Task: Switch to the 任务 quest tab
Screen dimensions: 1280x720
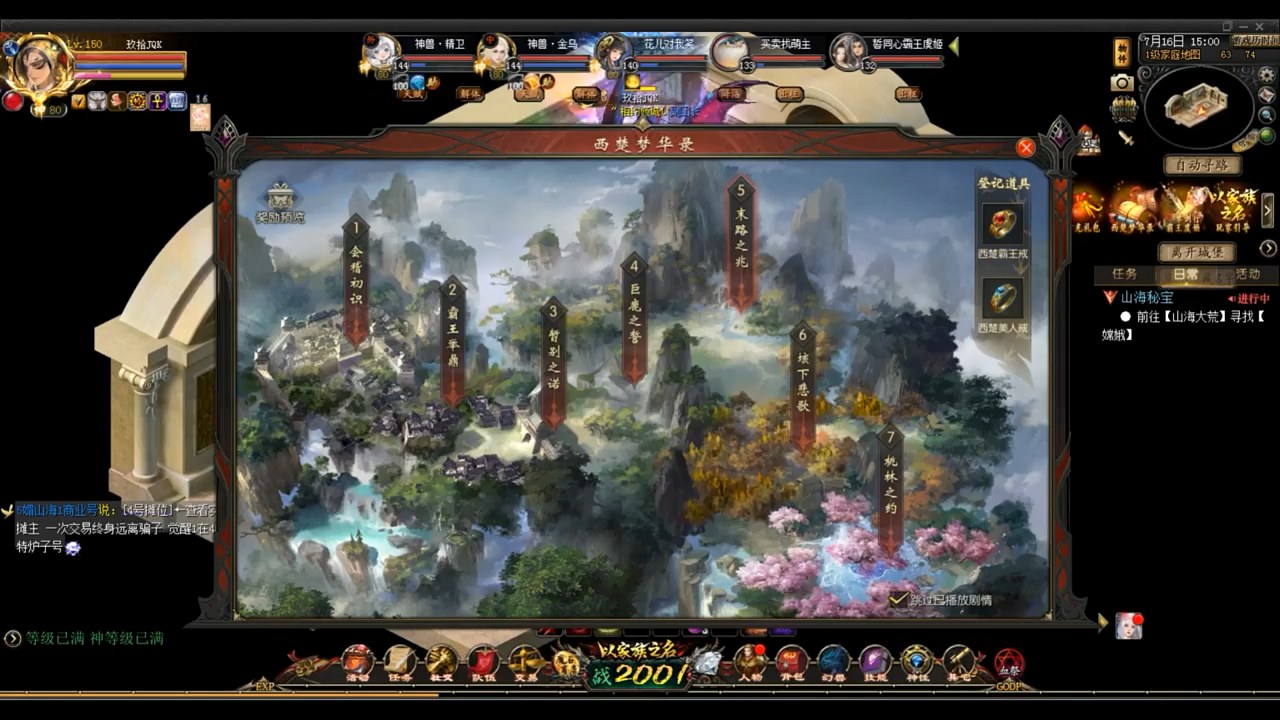Action: coord(1124,274)
